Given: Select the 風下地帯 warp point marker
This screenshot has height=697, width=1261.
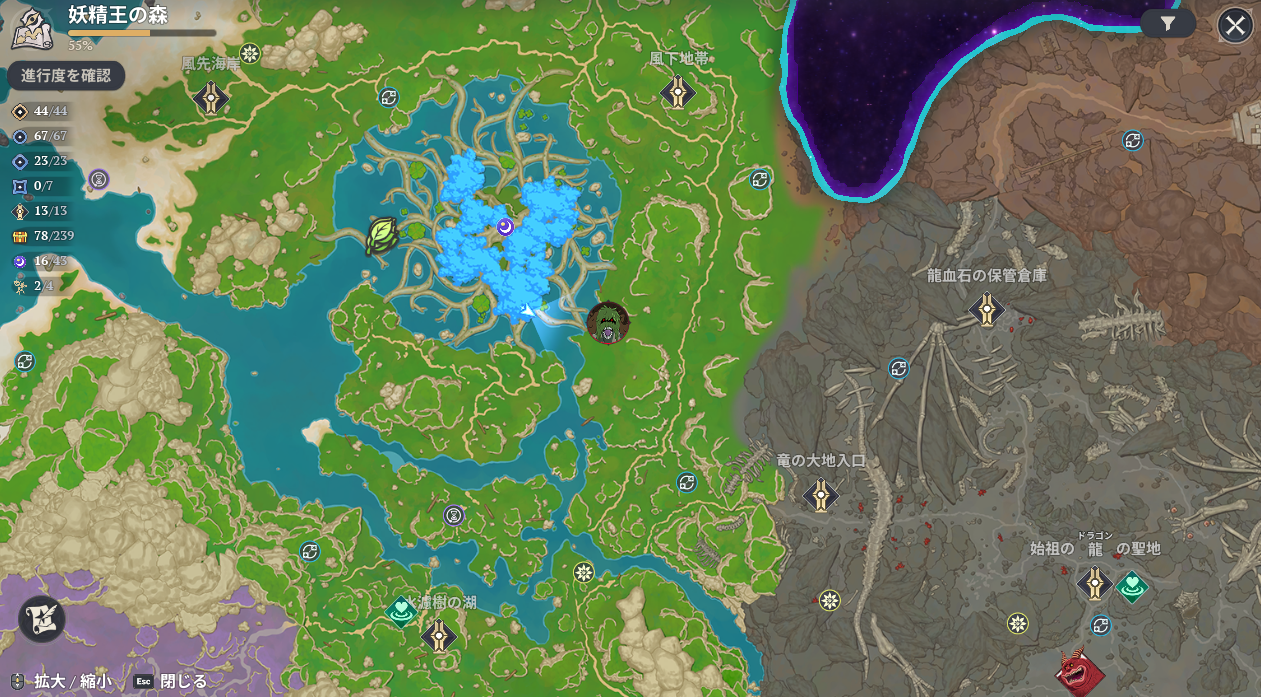Looking at the screenshot, I should [x=678, y=93].
